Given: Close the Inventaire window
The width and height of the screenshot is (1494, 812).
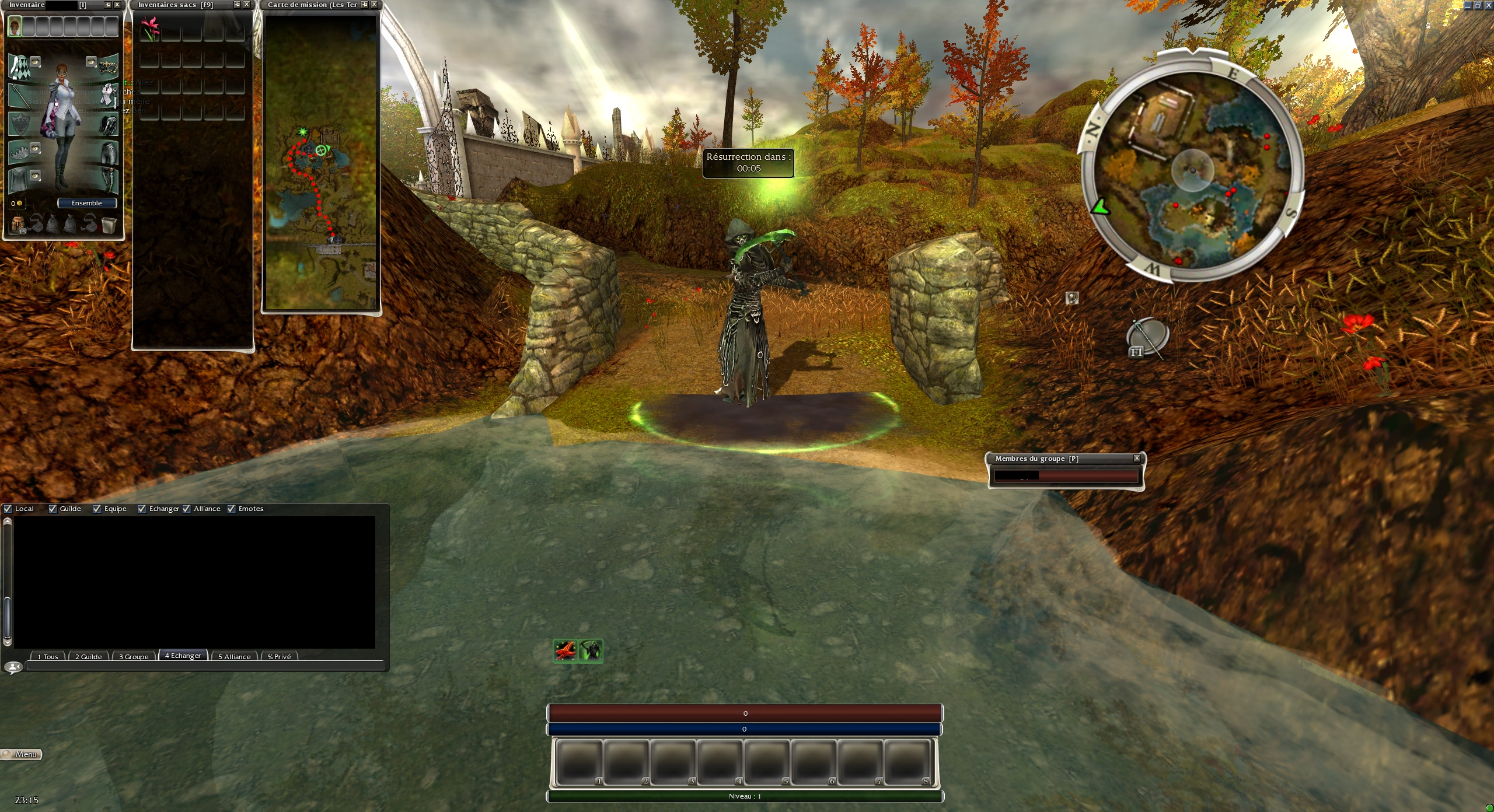Looking at the screenshot, I should click(x=117, y=5).
